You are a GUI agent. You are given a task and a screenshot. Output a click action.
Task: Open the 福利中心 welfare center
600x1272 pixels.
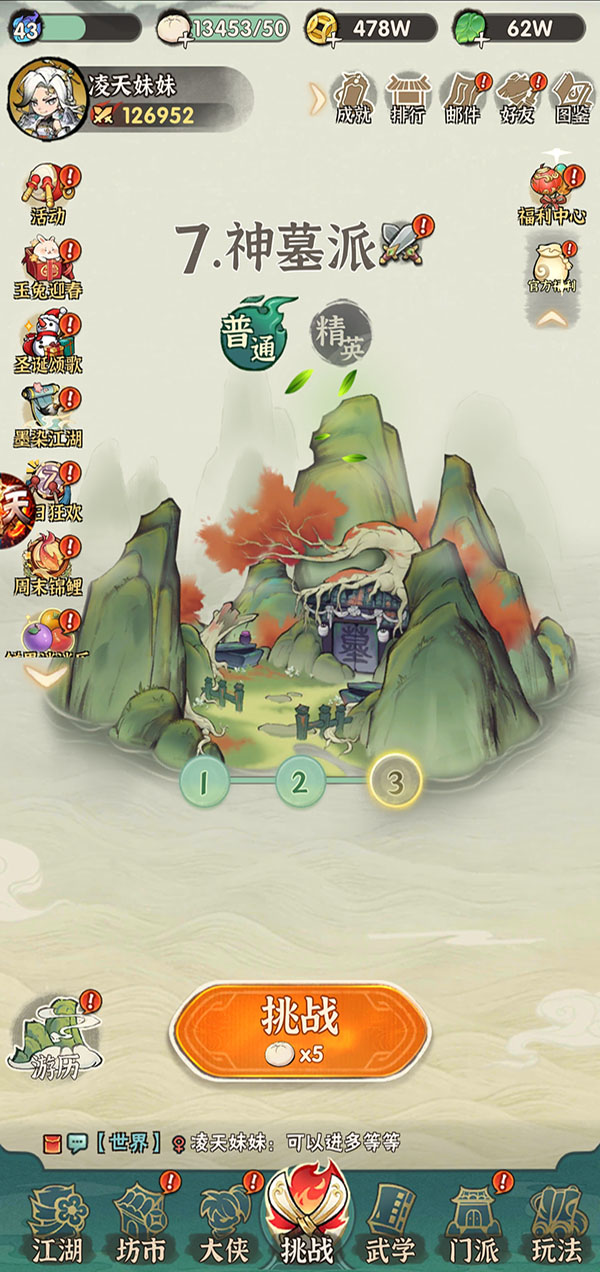[x=551, y=193]
